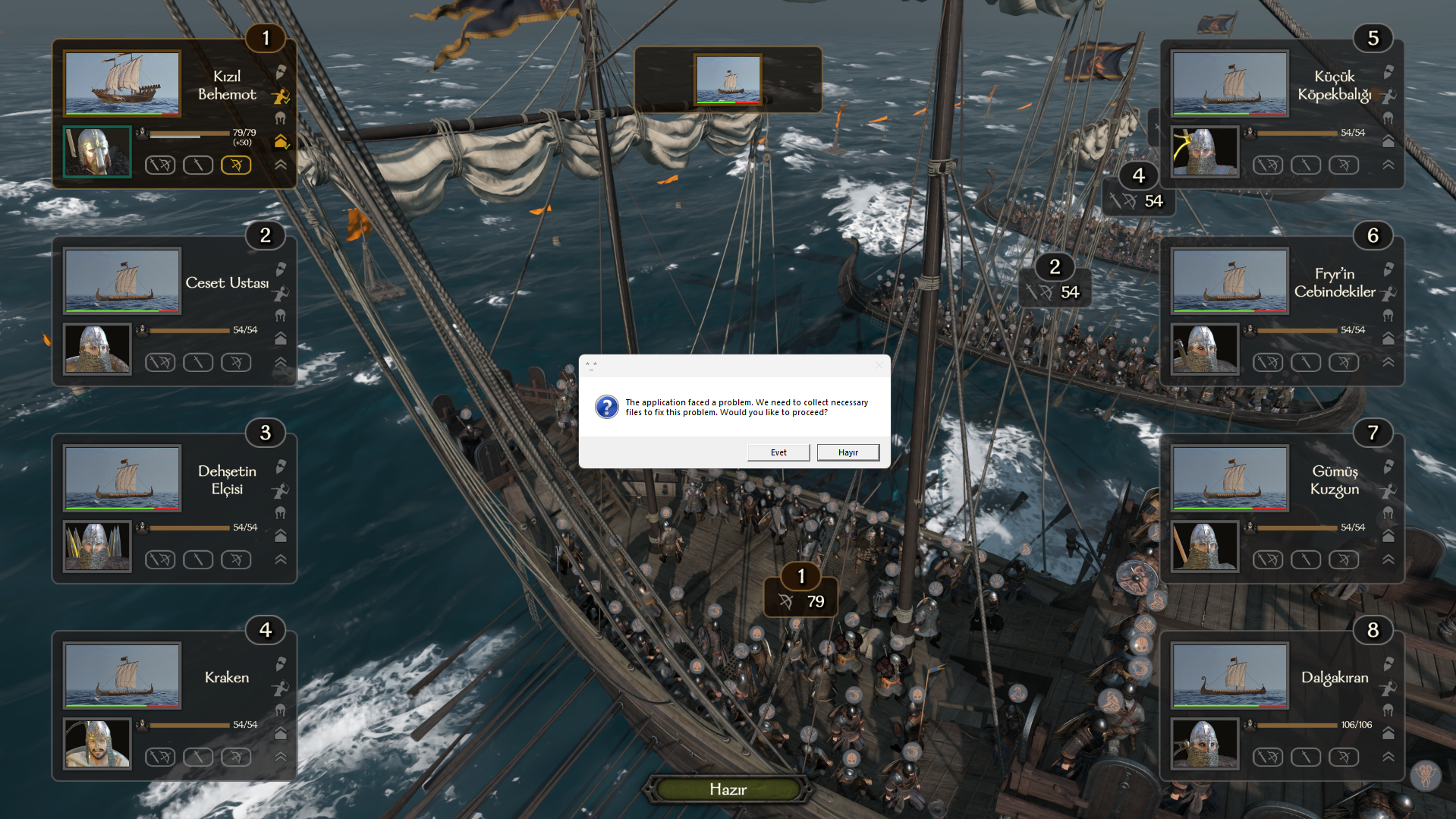Expand the chevron on the Ceset Ustası card

click(x=280, y=362)
